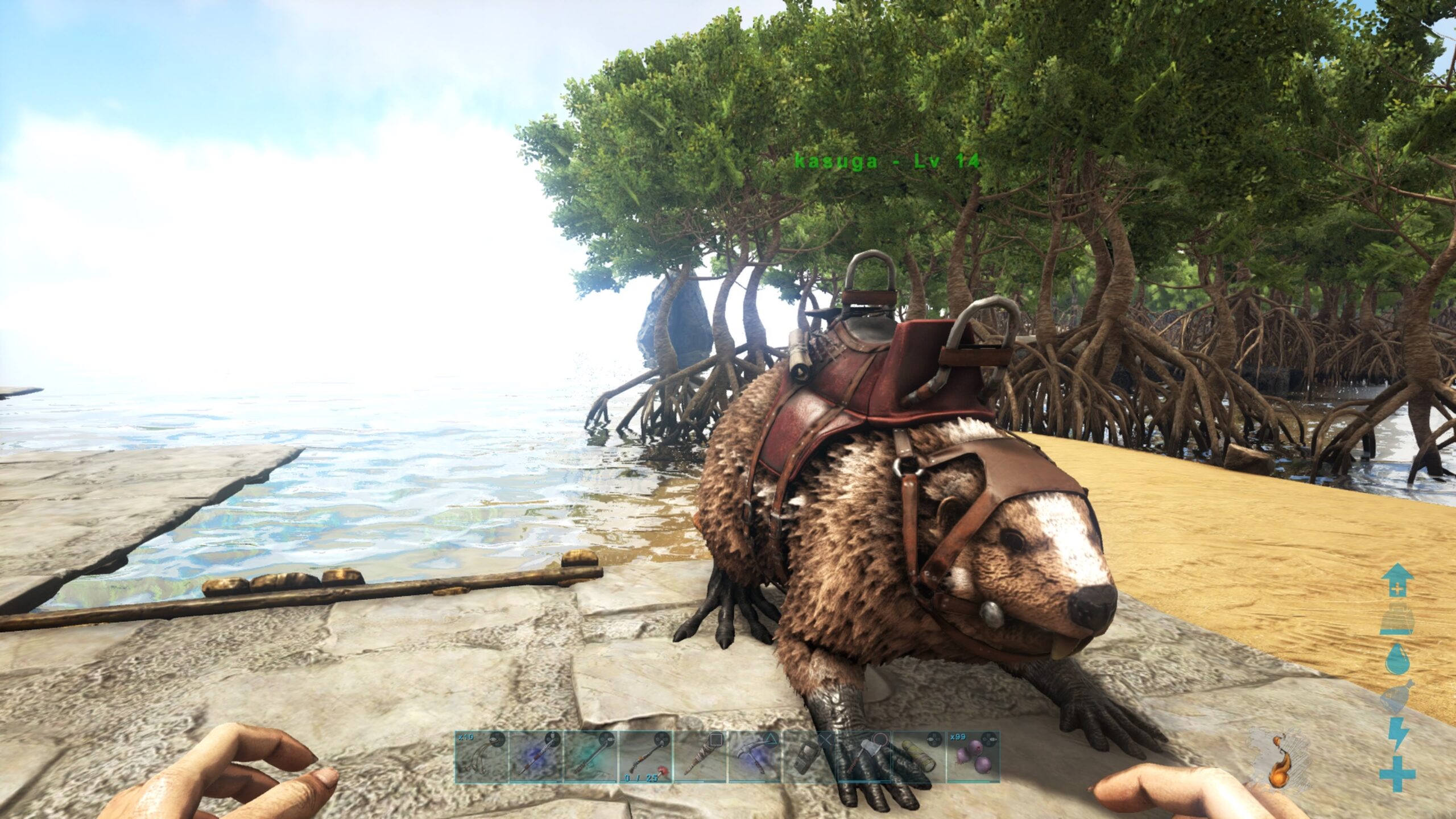The width and height of the screenshot is (1456, 819).
Task: Choose the pickaxe hotbar slot
Action: click(x=754, y=756)
